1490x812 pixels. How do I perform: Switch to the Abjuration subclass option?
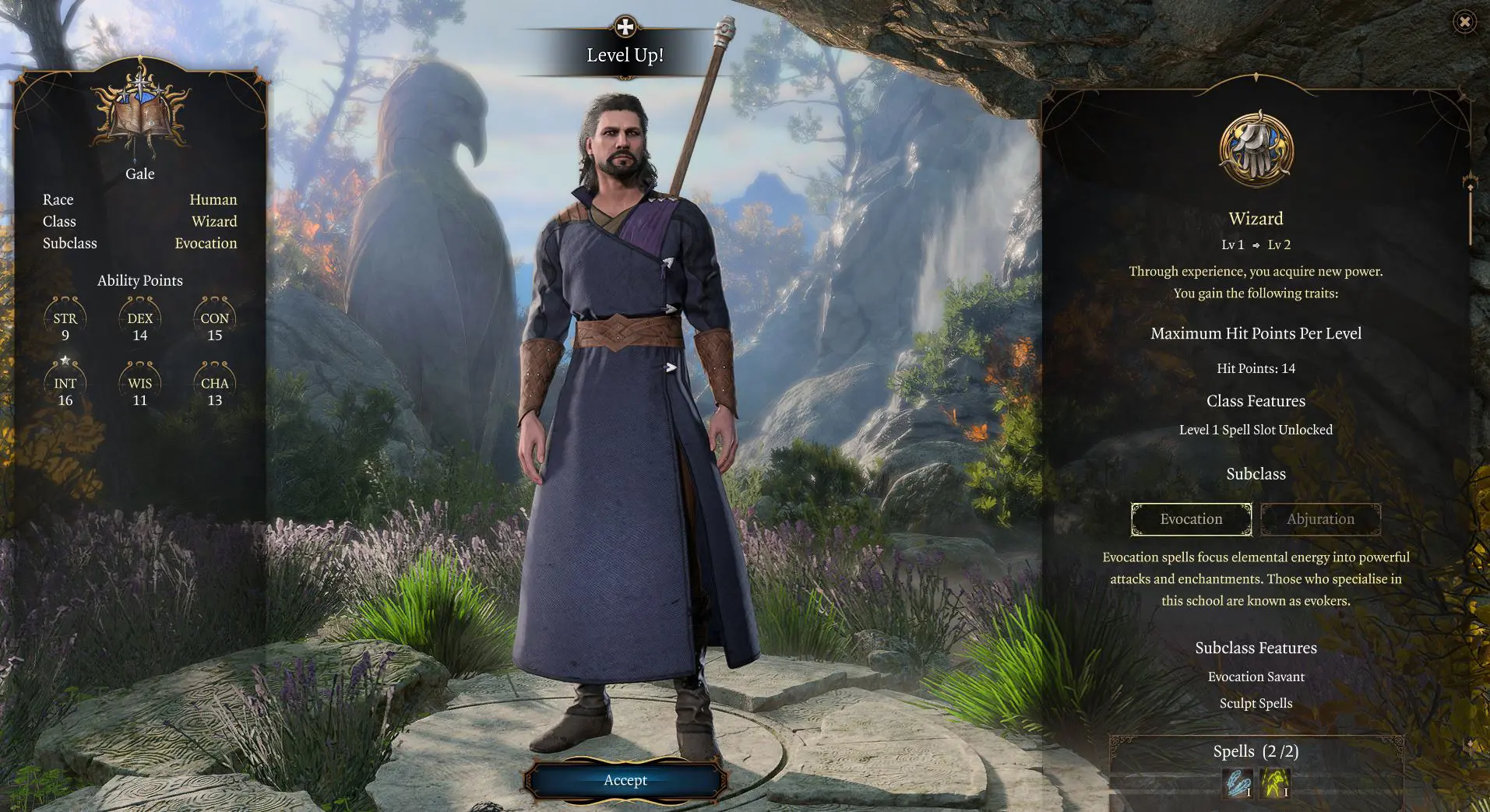tap(1320, 518)
